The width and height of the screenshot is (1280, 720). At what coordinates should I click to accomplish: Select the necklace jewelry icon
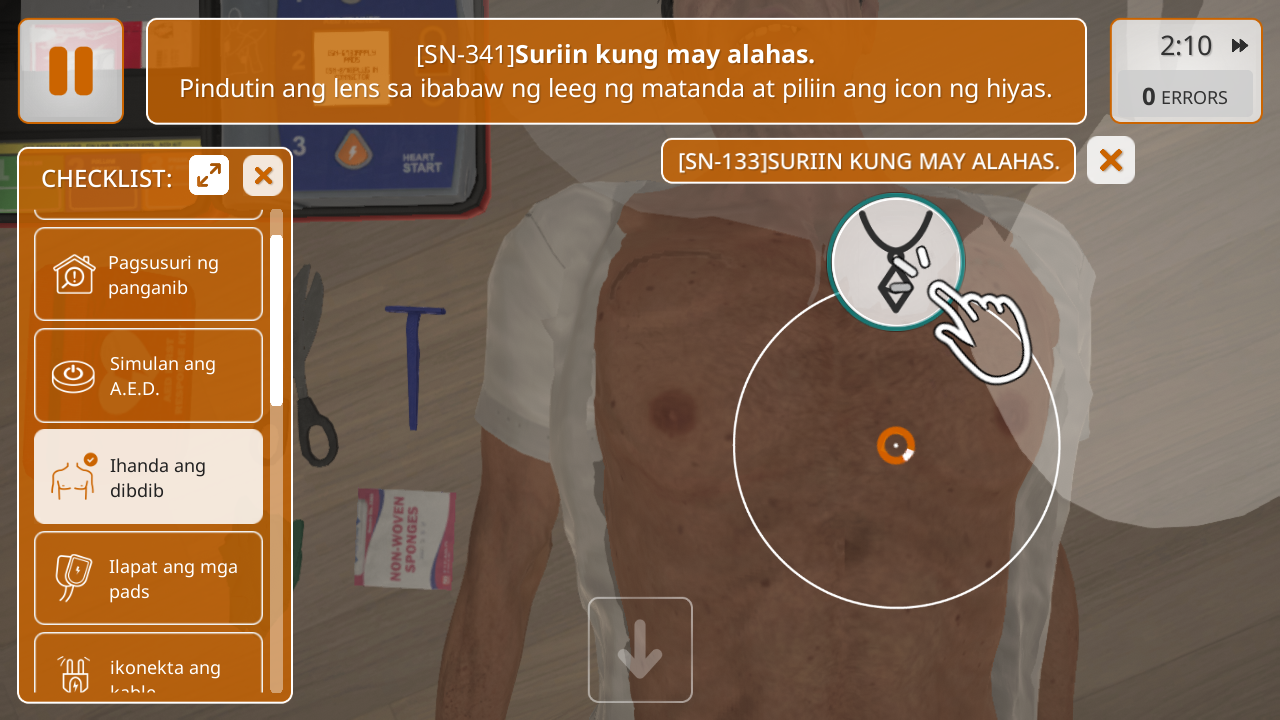coord(895,262)
